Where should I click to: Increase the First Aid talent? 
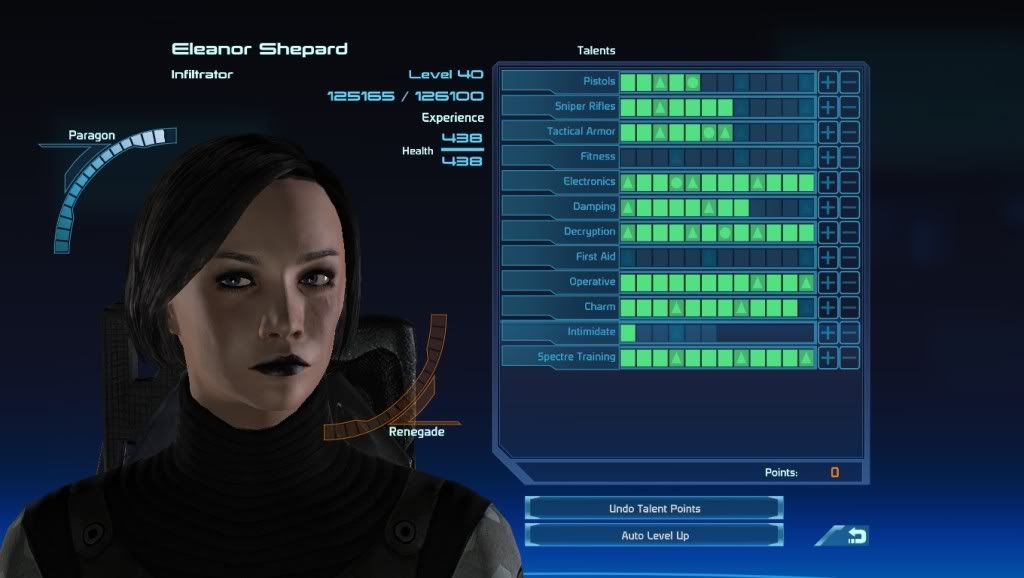[828, 257]
